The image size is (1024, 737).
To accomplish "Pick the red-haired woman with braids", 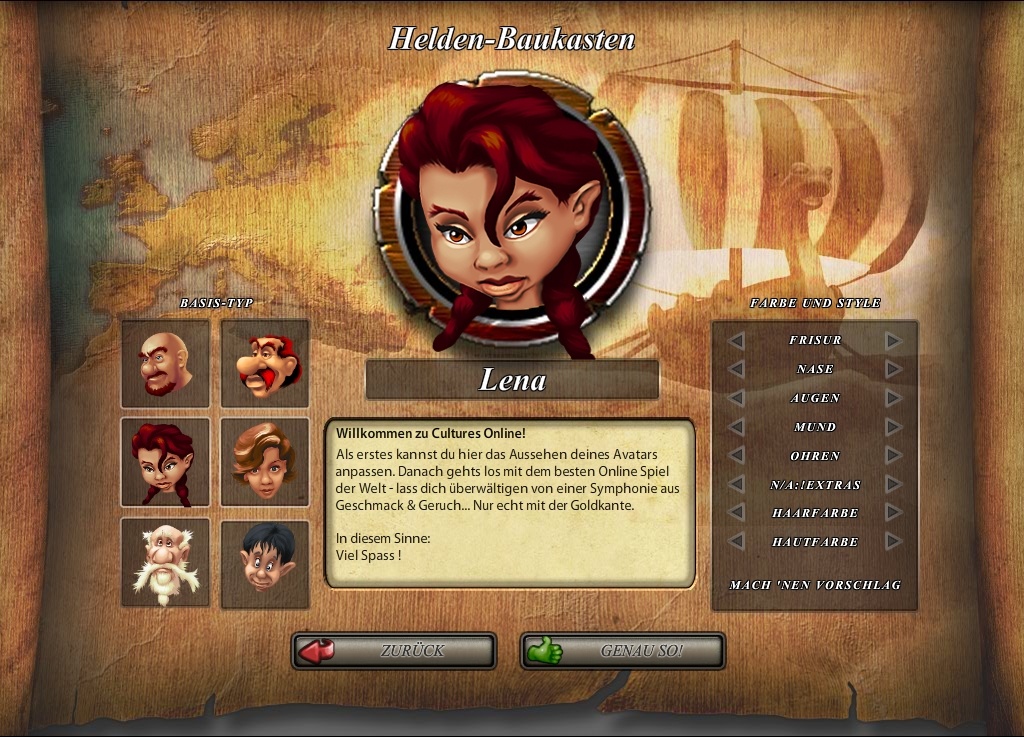I will coord(165,462).
